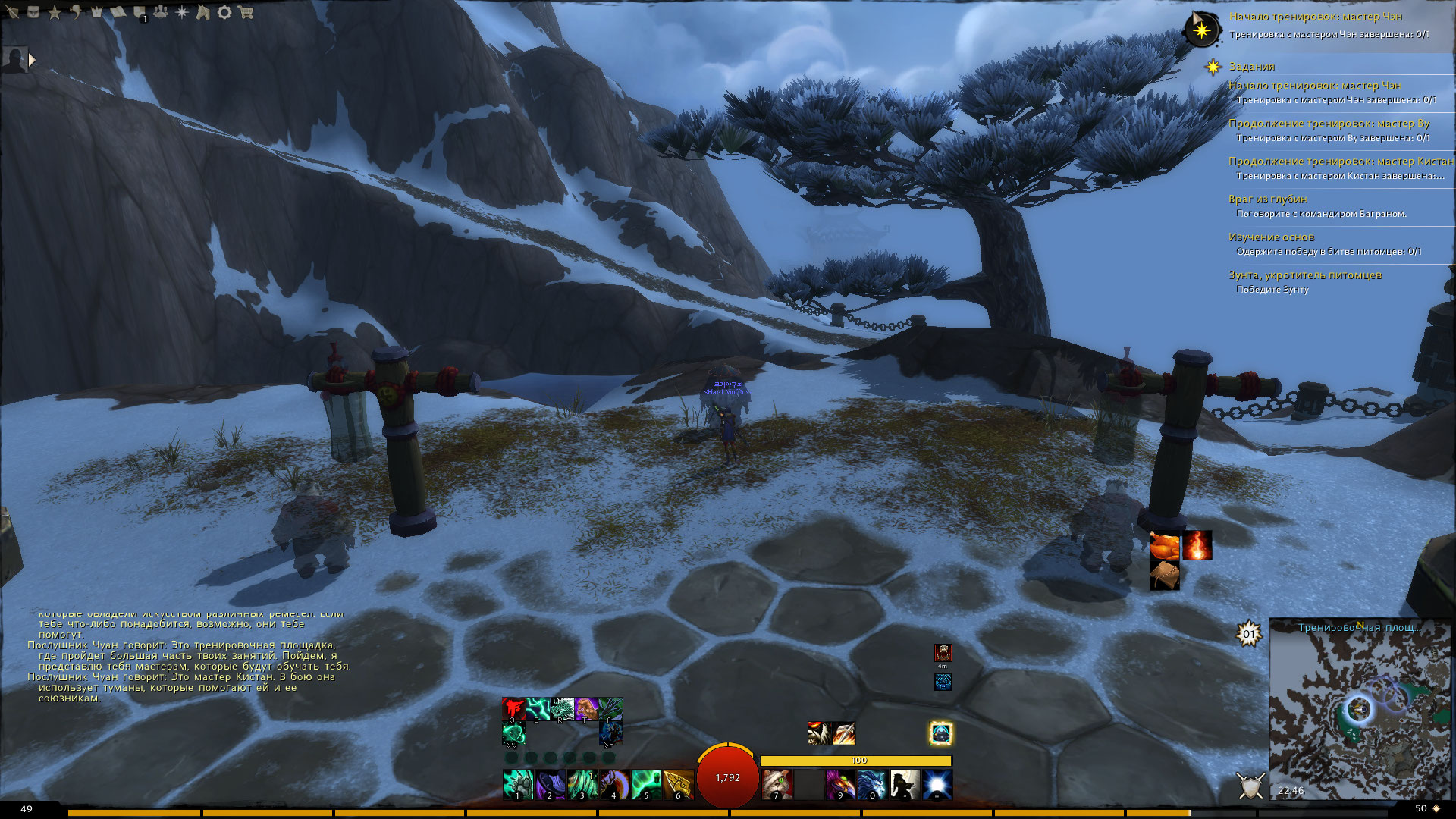Use the golden spear ability in slot 6
Image resolution: width=1456 pixels, height=819 pixels.
(x=679, y=784)
